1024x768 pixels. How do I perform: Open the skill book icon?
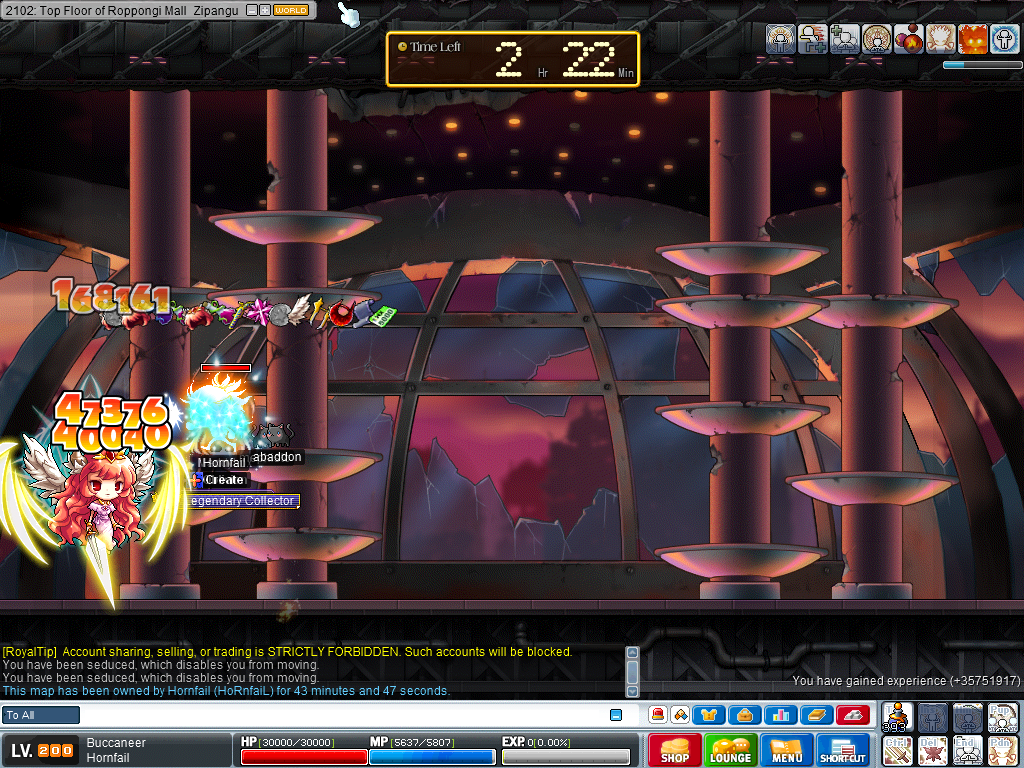[x=814, y=715]
